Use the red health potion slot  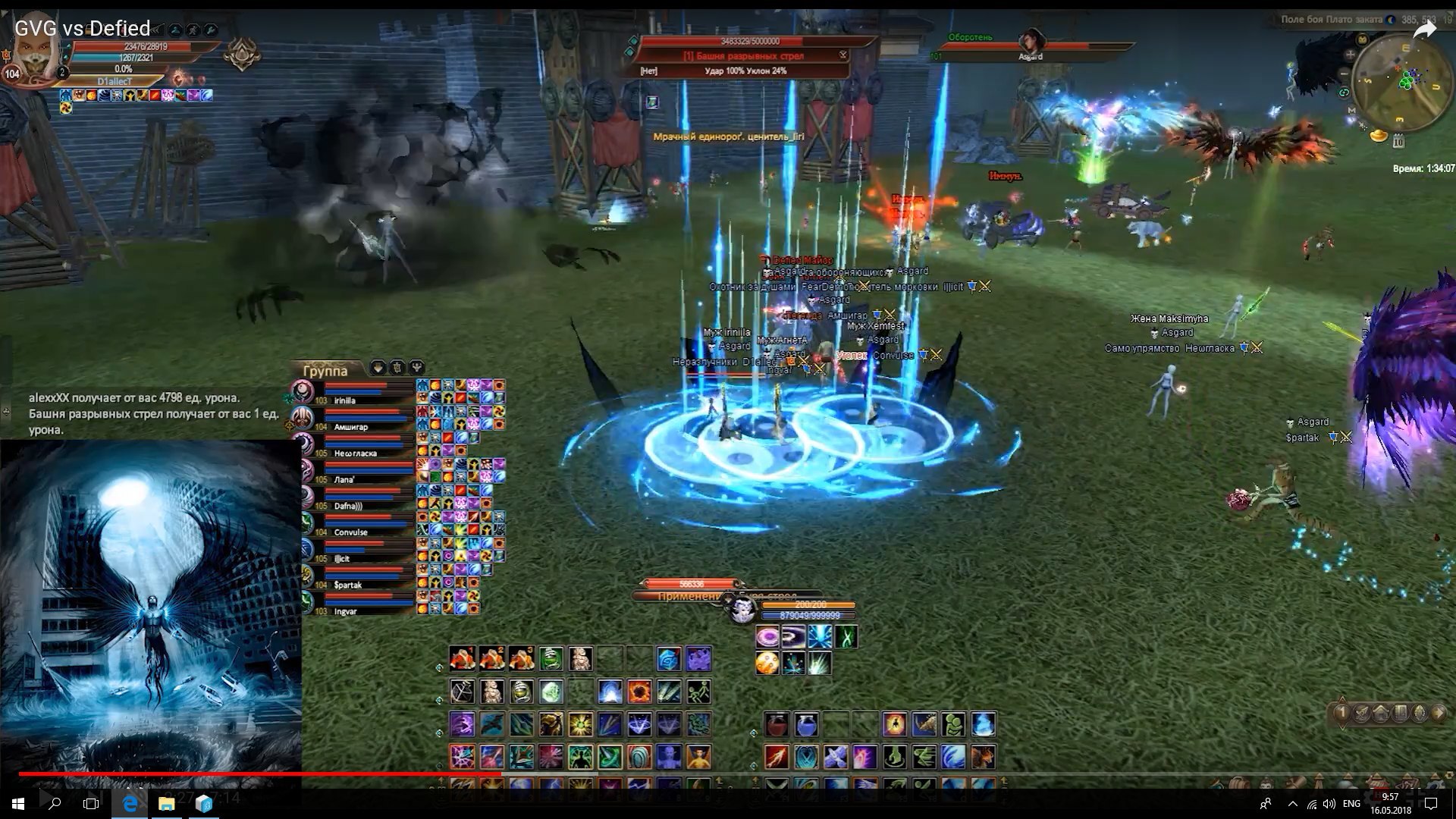776,725
